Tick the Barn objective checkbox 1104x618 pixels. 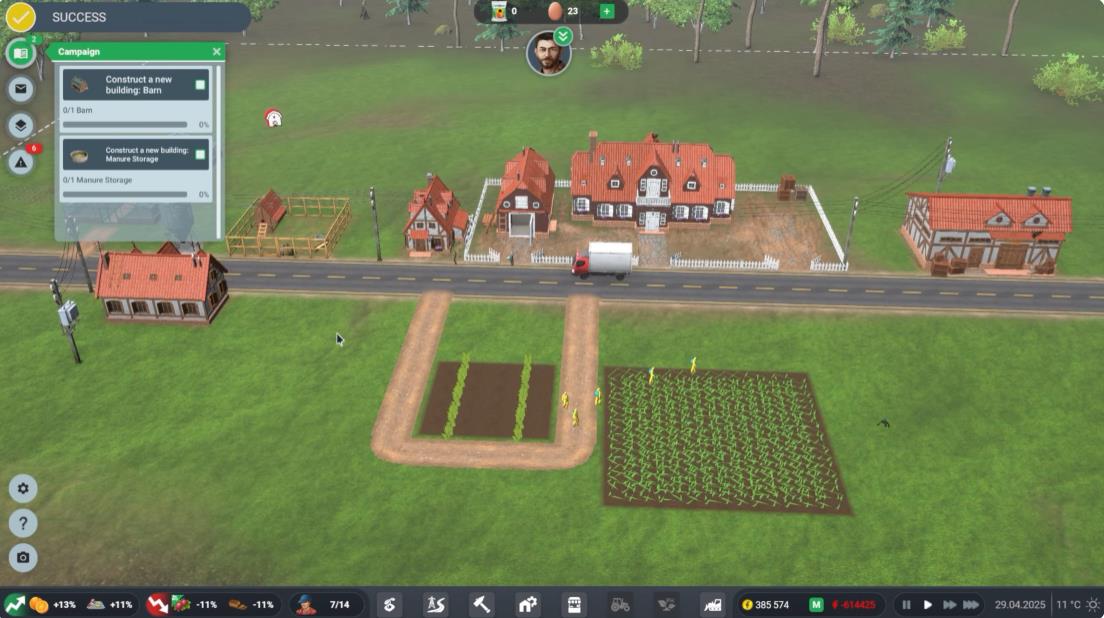pos(200,85)
